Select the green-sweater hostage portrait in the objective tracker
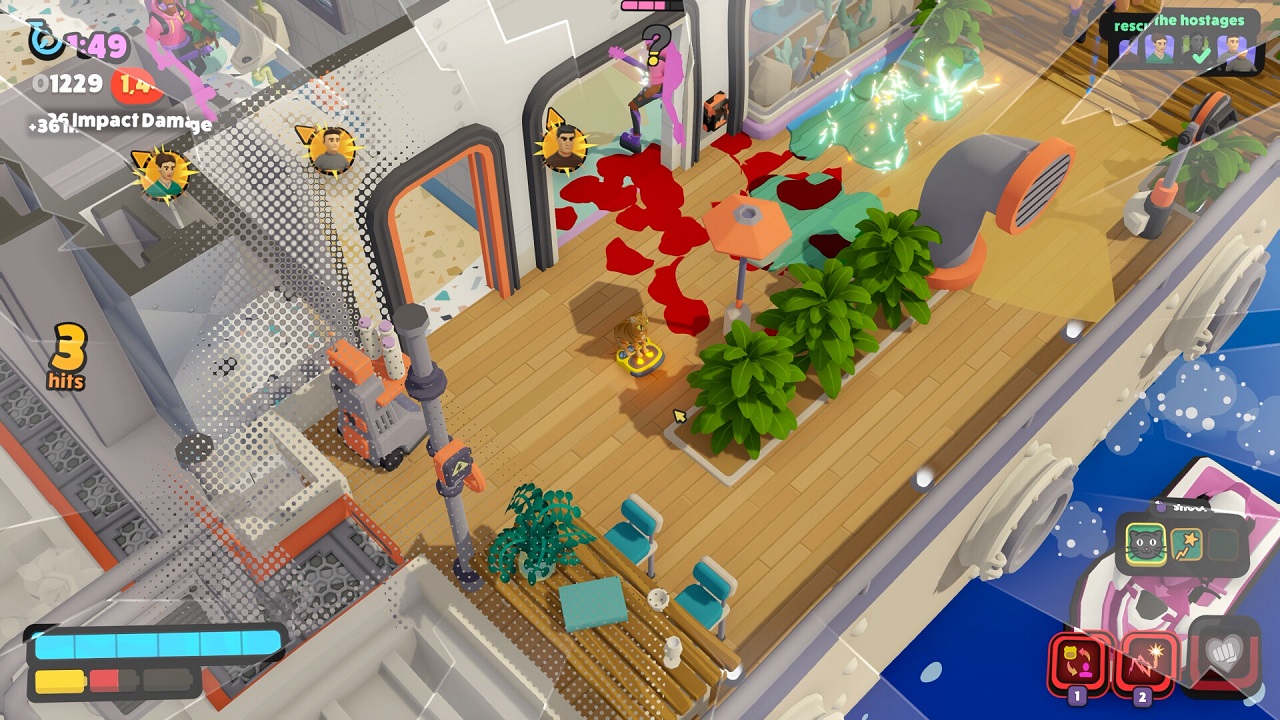Viewport: 1280px width, 720px height. pyautogui.click(x=1159, y=48)
